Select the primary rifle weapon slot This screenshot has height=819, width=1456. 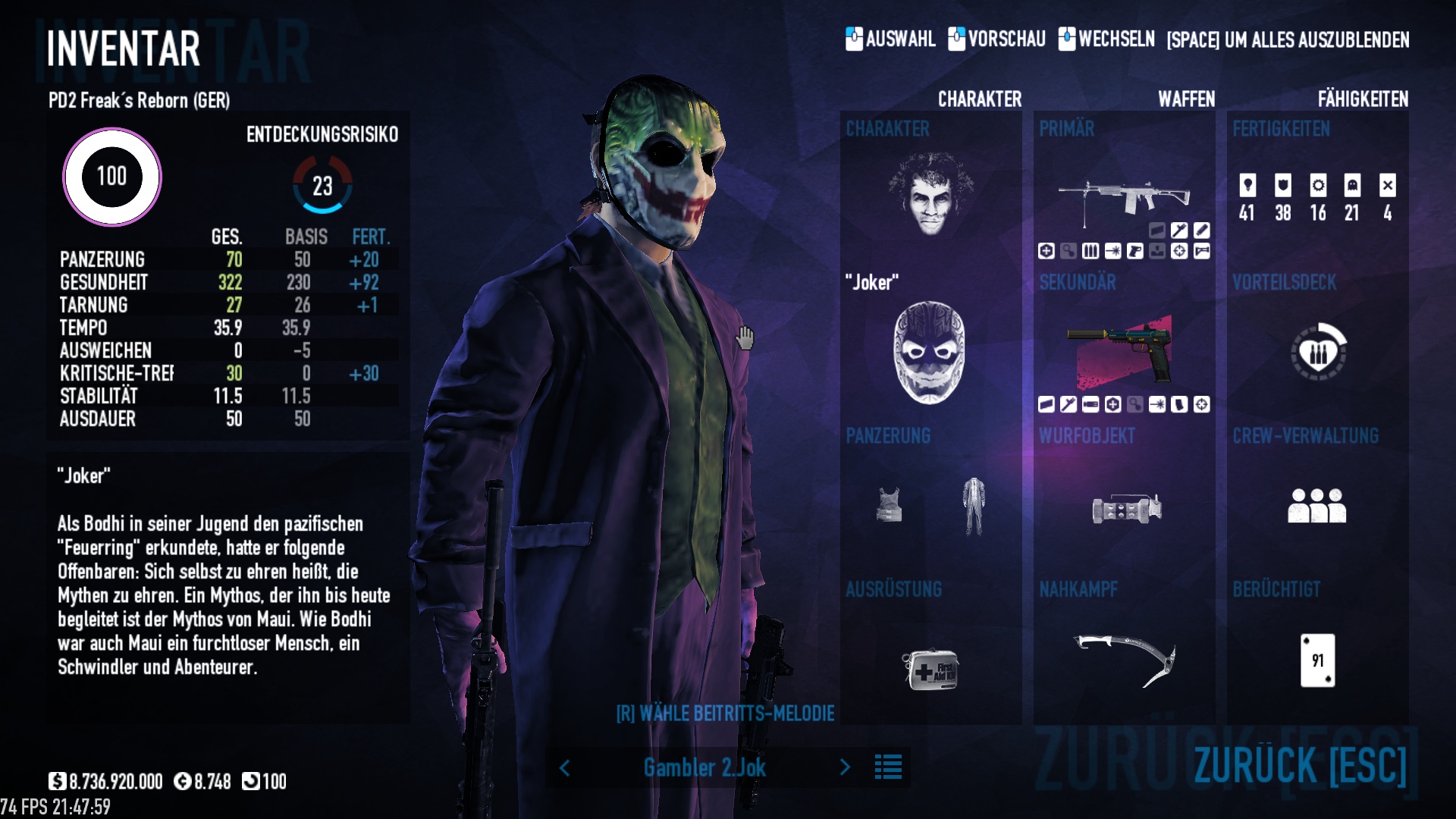[x=1124, y=200]
